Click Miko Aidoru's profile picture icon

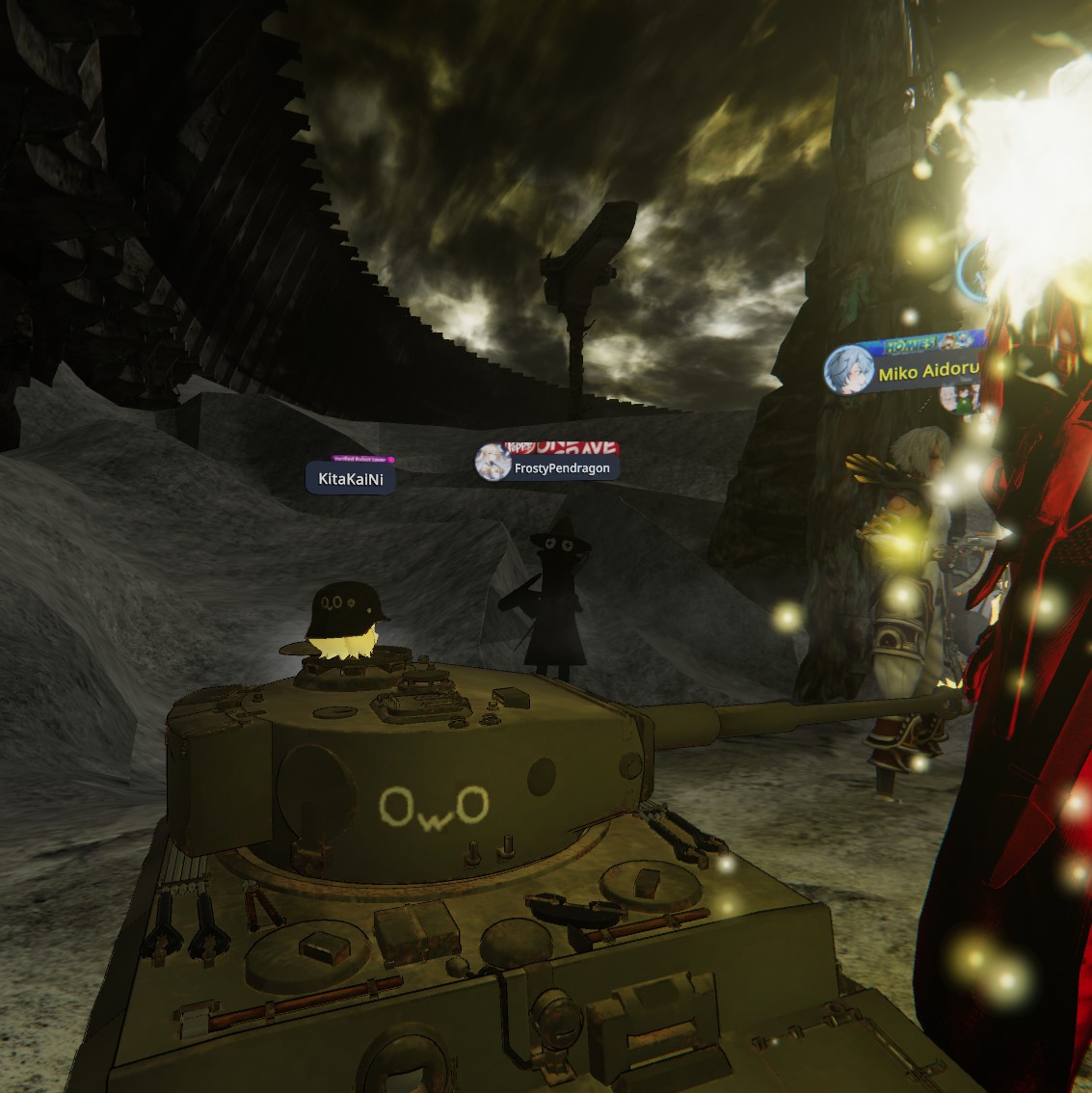(x=848, y=371)
